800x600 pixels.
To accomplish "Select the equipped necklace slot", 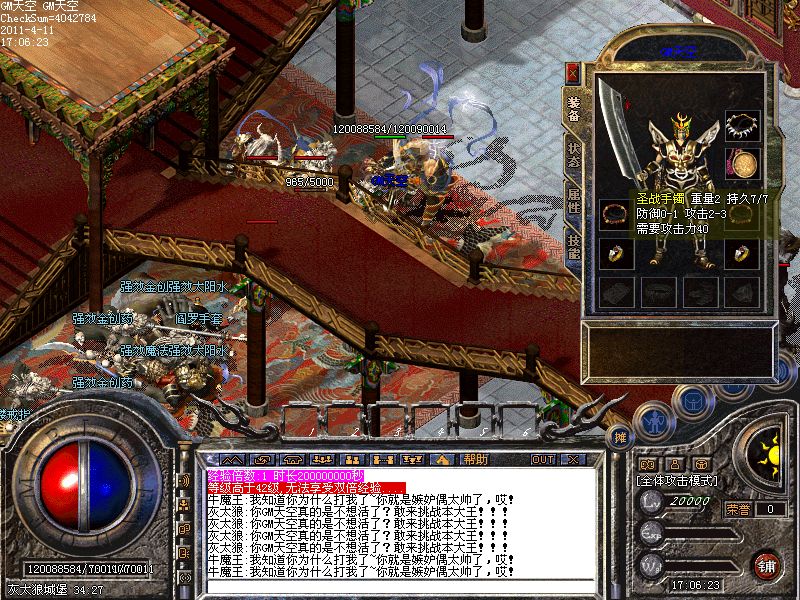I will tap(741, 124).
